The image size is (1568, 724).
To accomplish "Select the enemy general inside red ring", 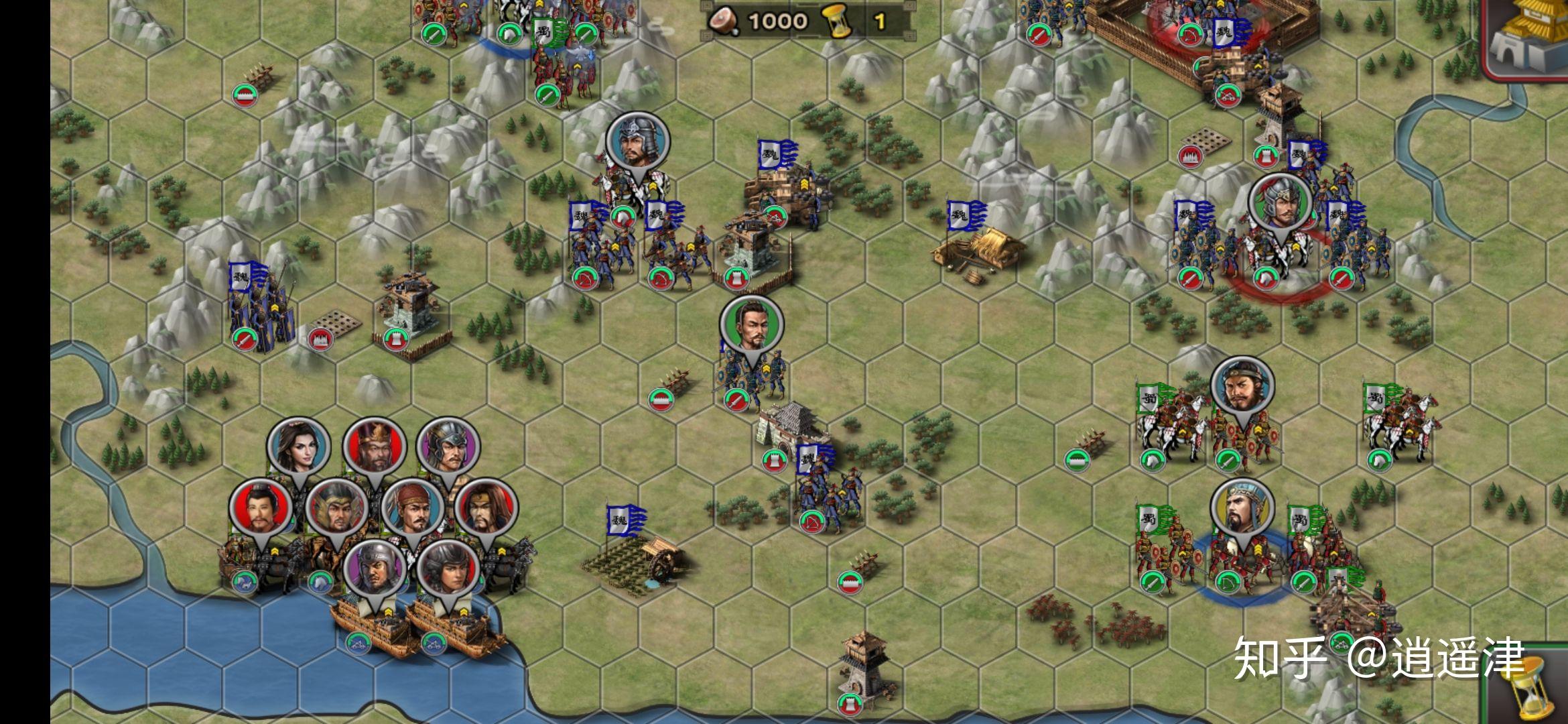I will 1279,204.
